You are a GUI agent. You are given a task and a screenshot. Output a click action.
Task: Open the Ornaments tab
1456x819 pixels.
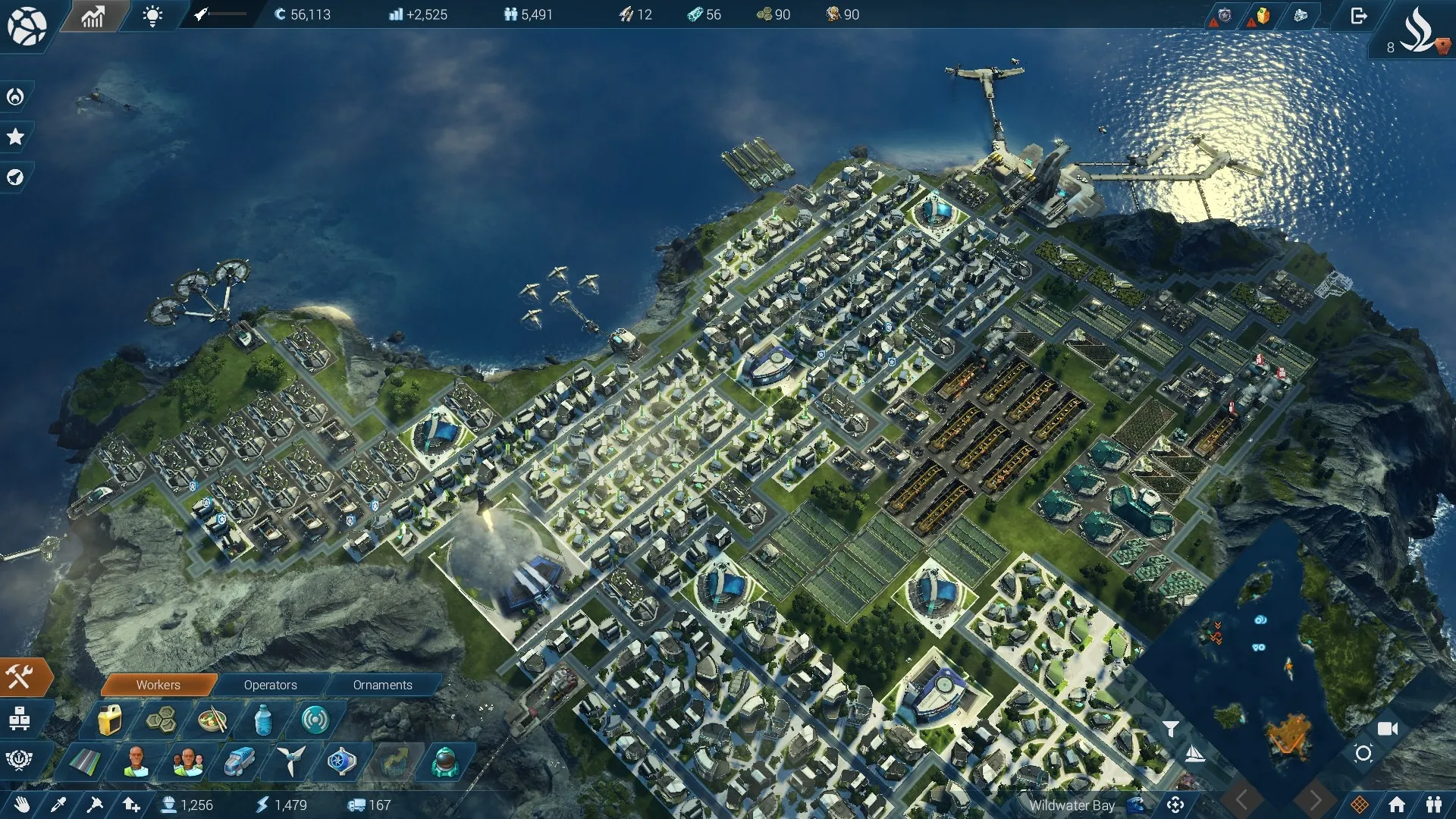tap(382, 685)
